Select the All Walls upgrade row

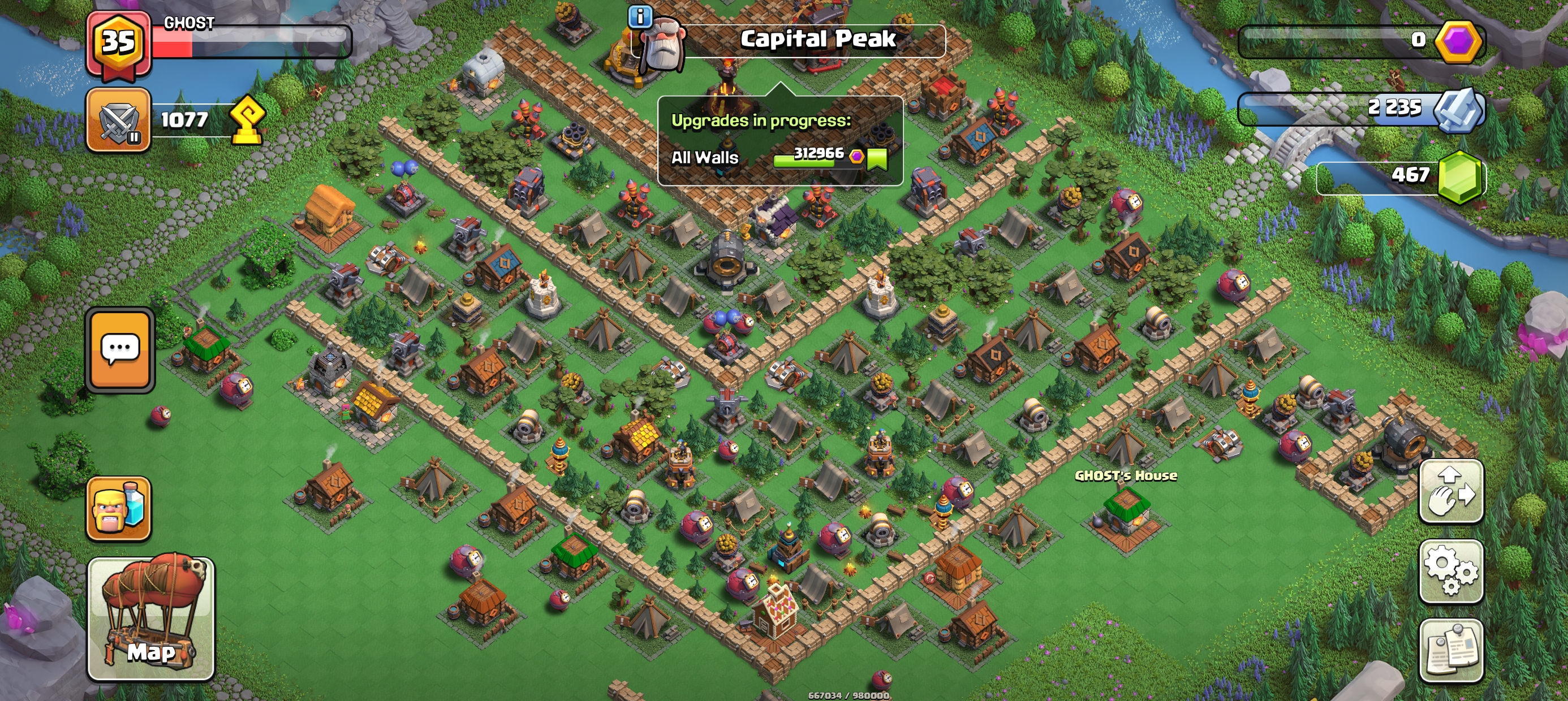click(779, 158)
